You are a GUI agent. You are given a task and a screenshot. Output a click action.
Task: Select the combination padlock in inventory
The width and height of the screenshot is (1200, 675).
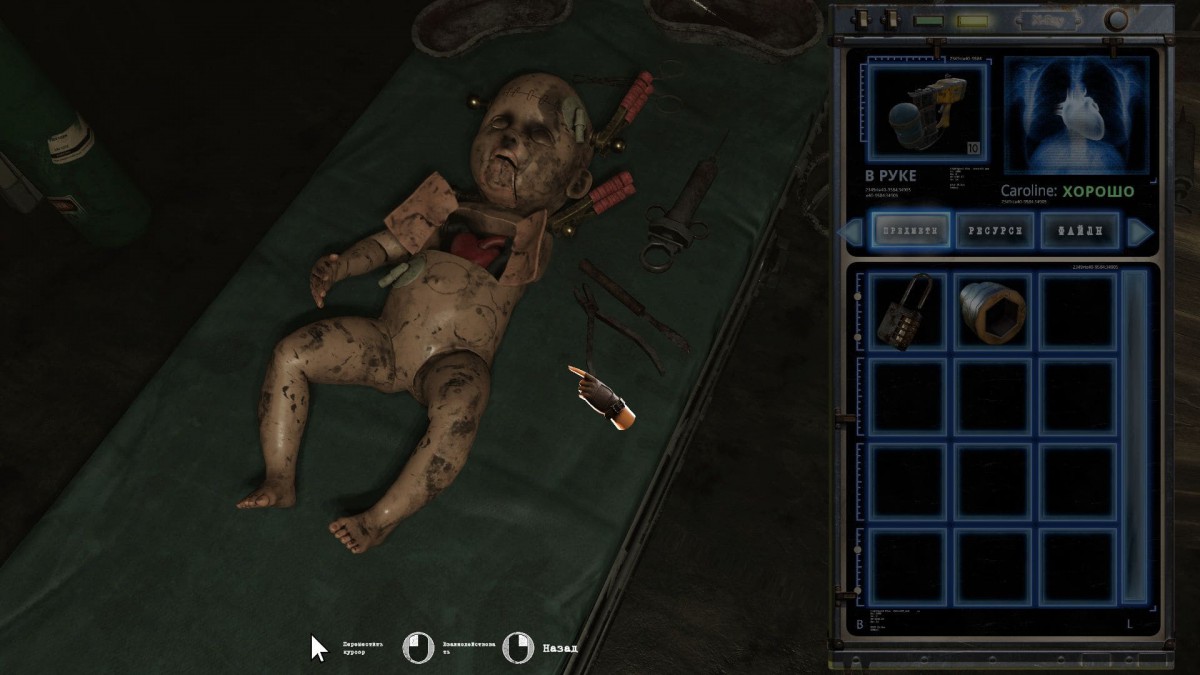coord(906,311)
